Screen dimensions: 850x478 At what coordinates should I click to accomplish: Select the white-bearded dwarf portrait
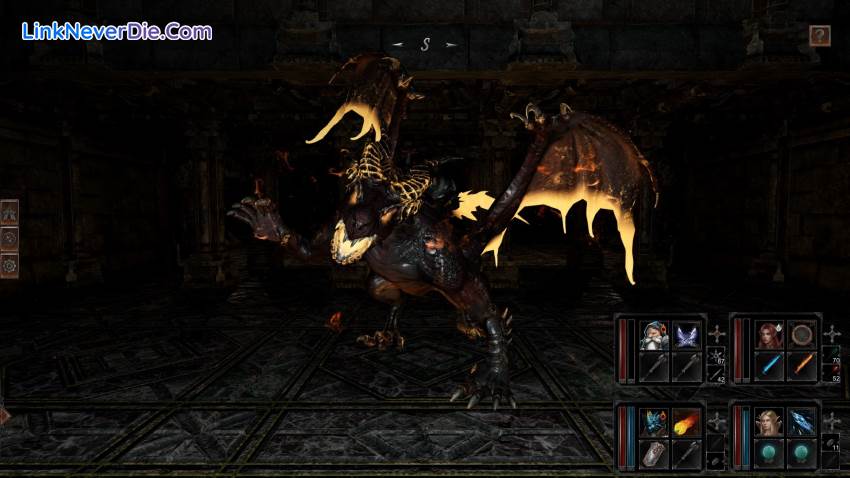[x=654, y=335]
